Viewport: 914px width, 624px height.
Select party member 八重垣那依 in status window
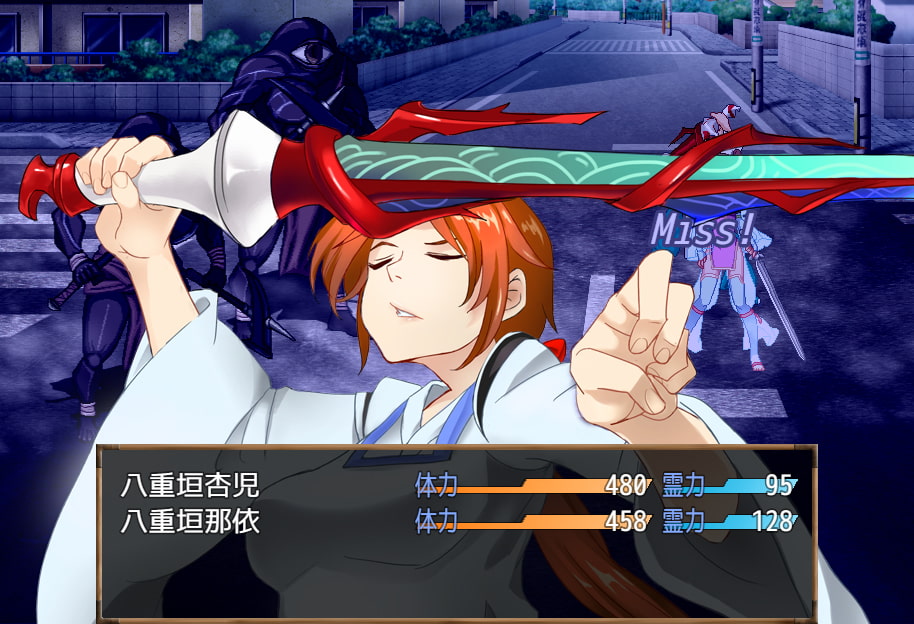pyautogui.click(x=190, y=521)
